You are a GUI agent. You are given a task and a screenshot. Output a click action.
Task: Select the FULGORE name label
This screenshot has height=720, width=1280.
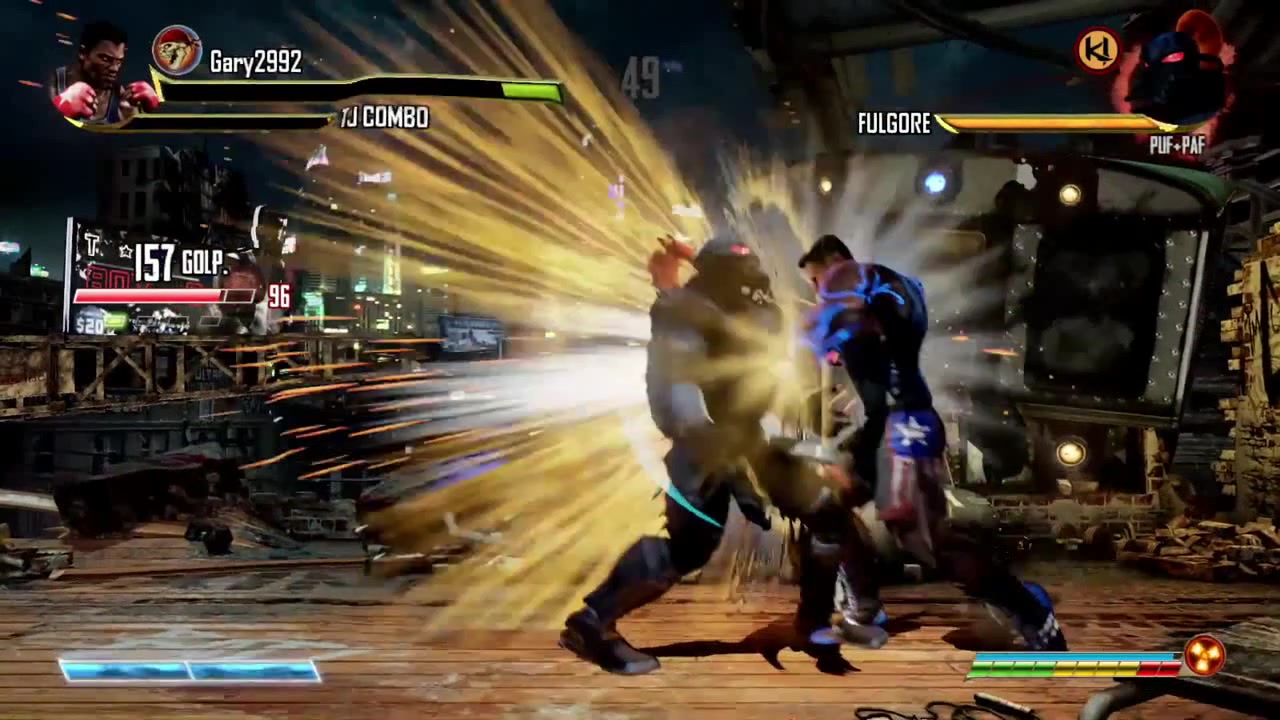893,123
